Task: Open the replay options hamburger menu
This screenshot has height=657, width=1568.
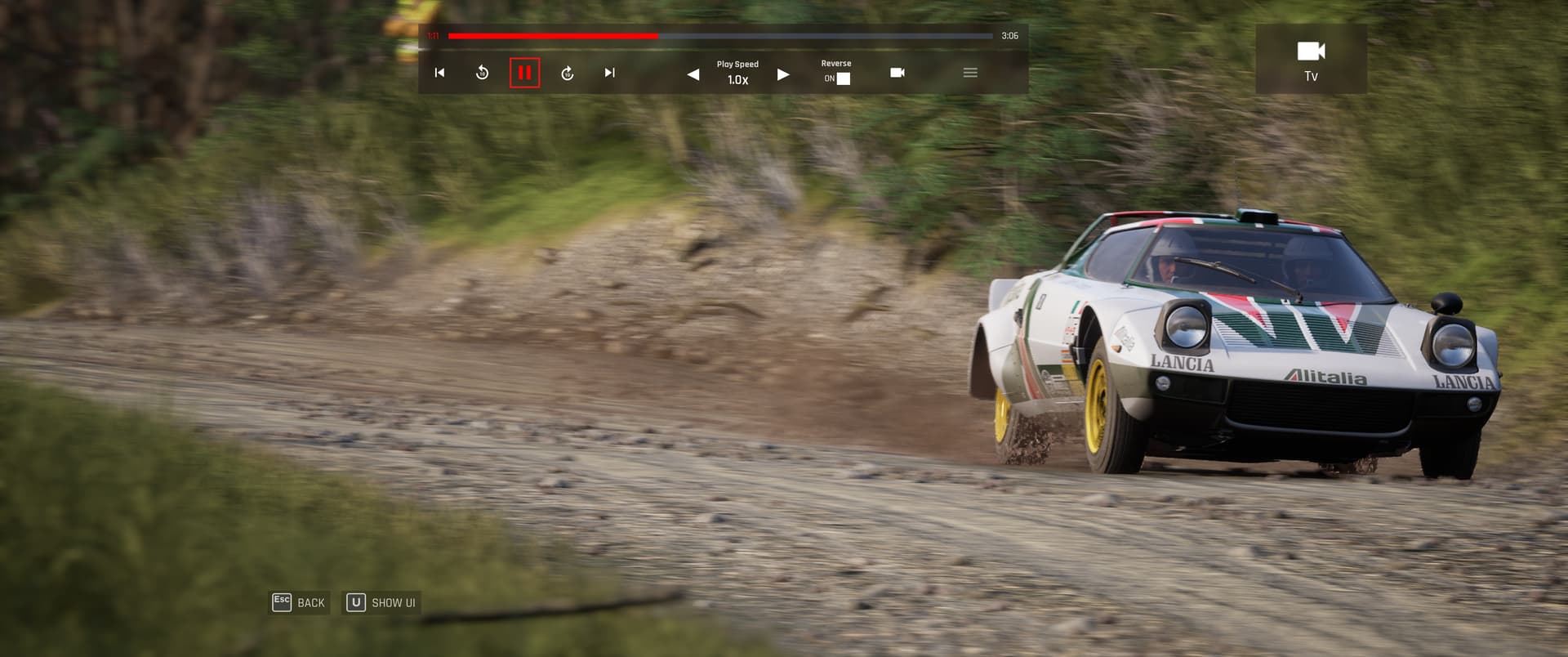Action: click(x=970, y=73)
